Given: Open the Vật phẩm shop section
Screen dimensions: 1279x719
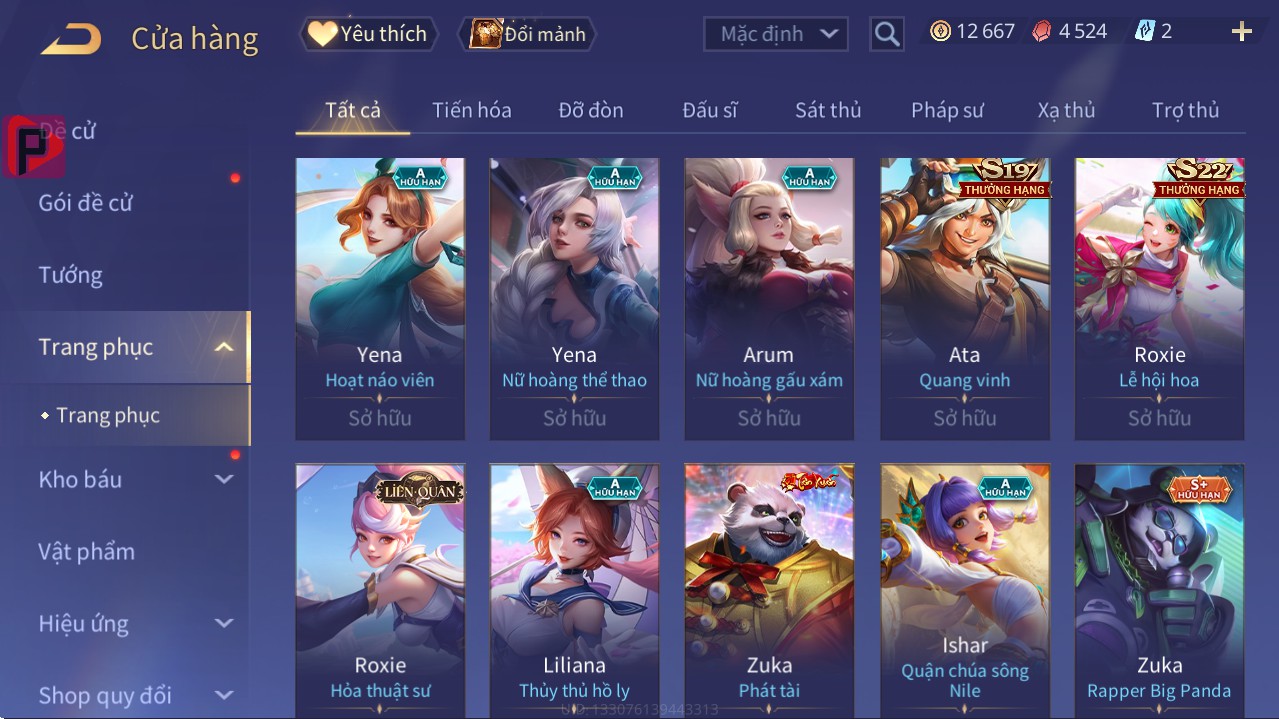Looking at the screenshot, I should 87,551.
